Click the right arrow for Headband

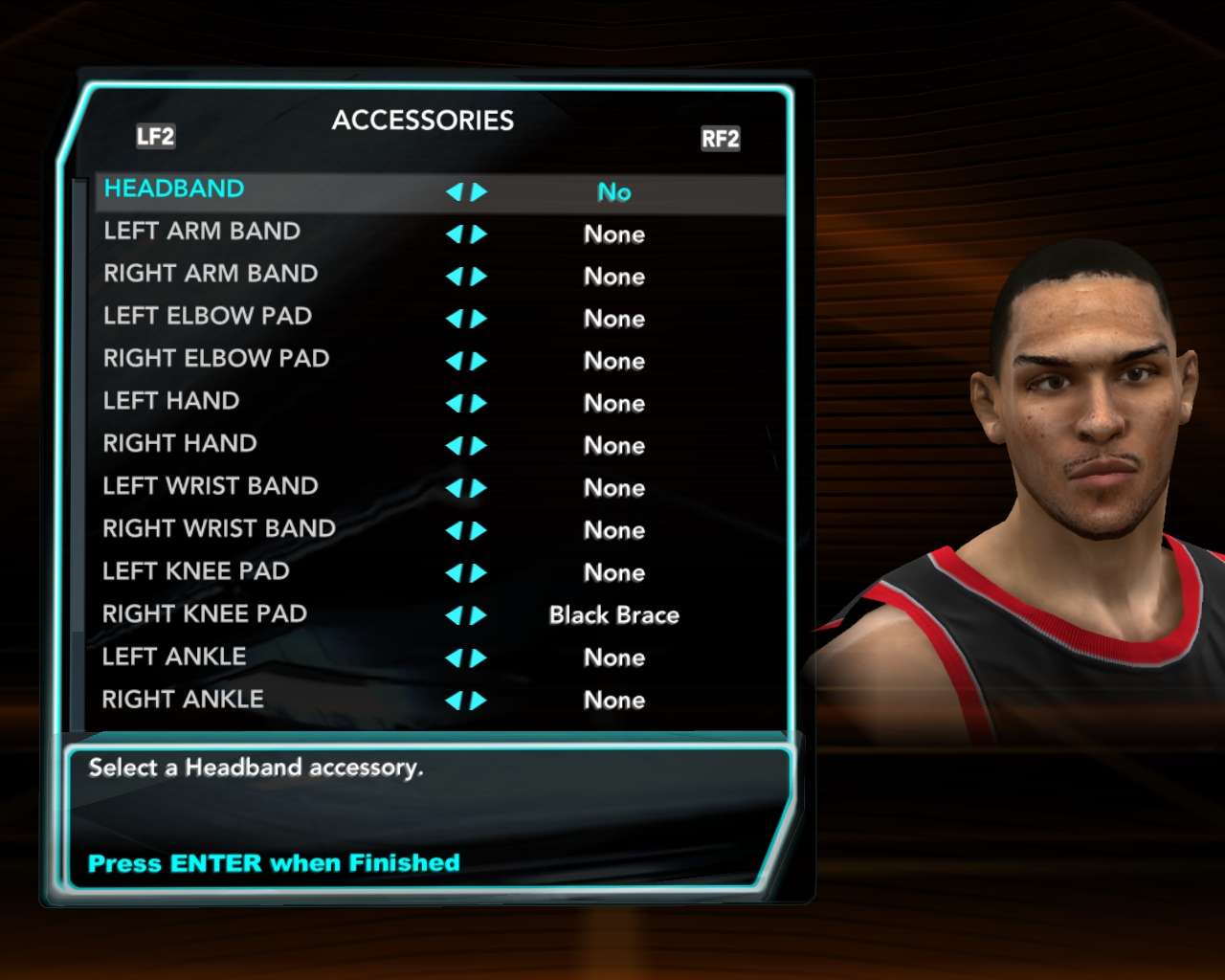(479, 192)
